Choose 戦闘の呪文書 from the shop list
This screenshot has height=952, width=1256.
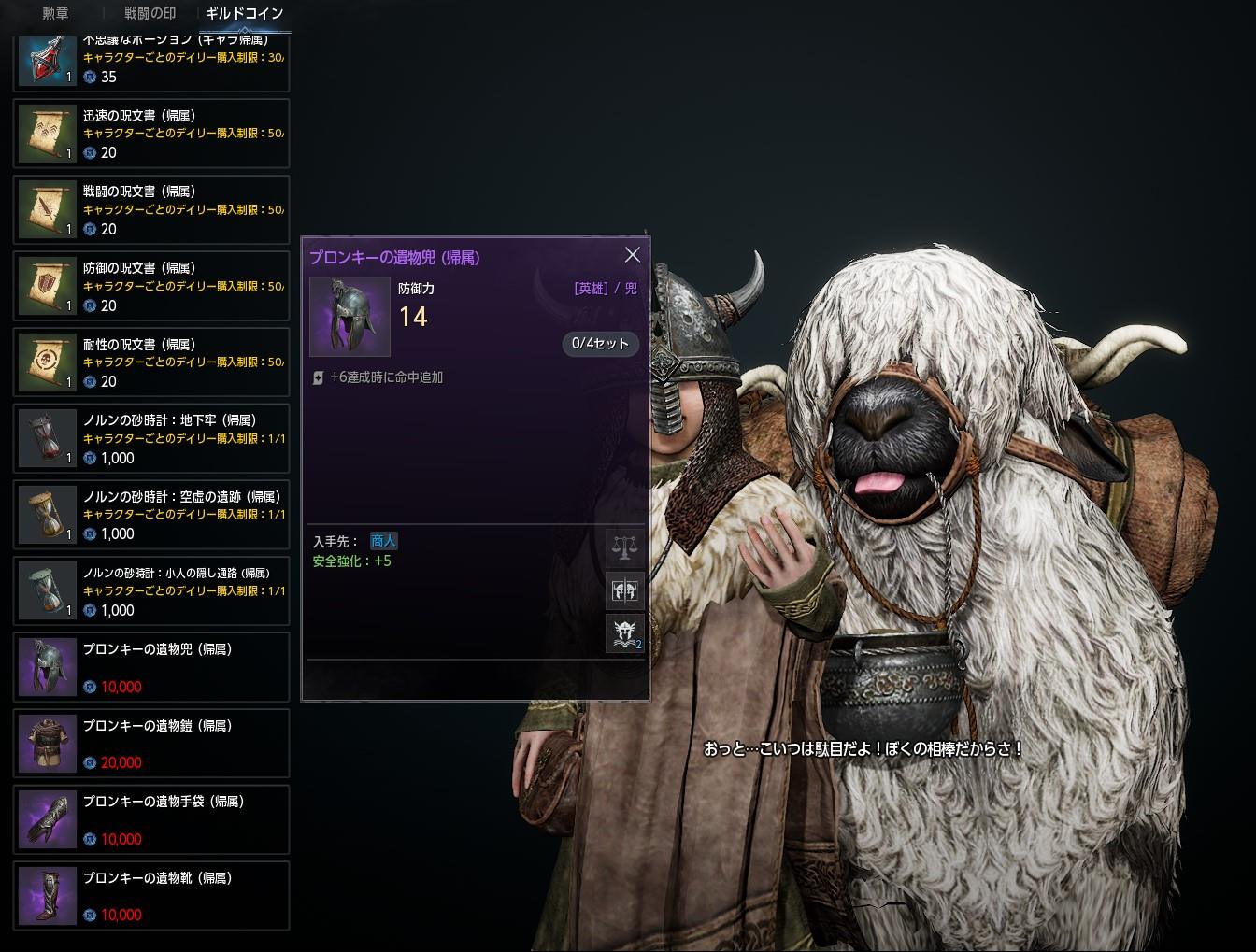pyautogui.click(x=151, y=210)
